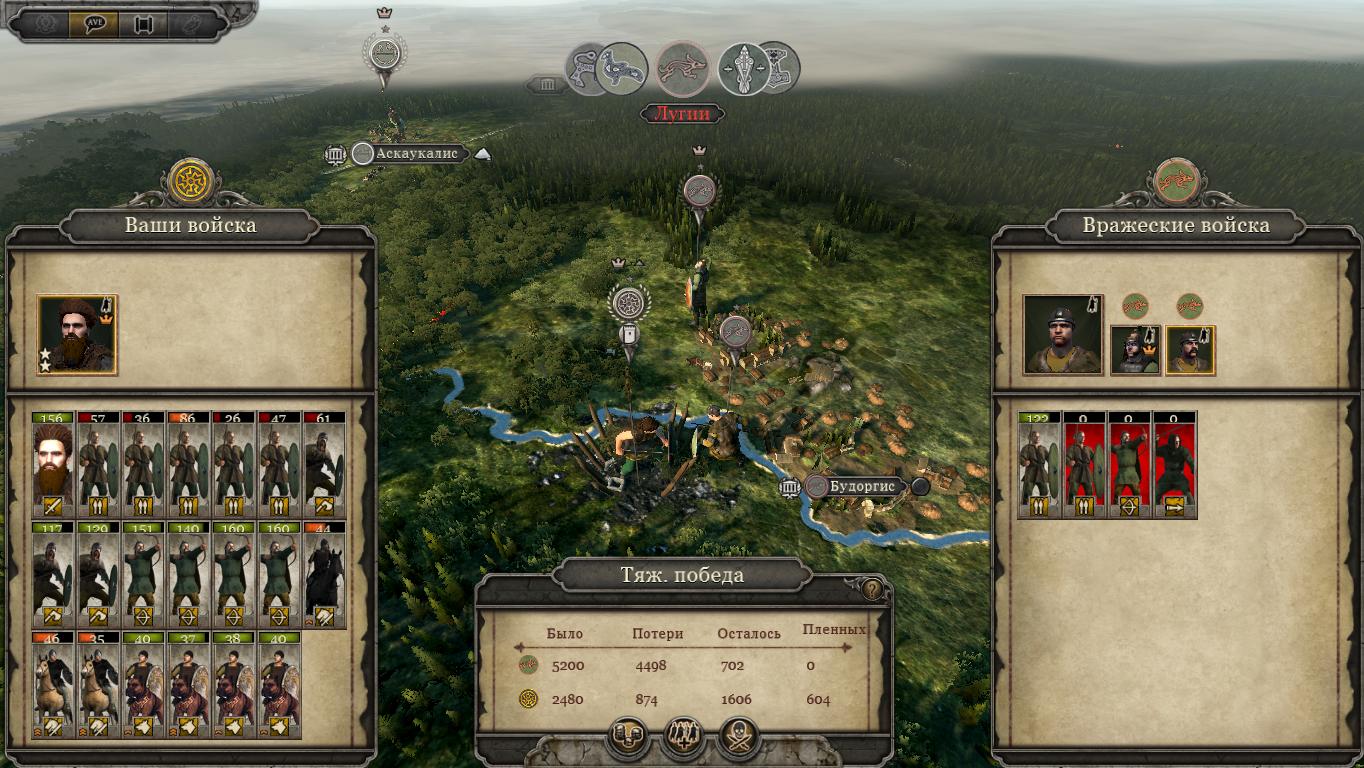Screen dimensions: 1364x768
Task: Select your bearded general portrait
Action: tap(77, 334)
